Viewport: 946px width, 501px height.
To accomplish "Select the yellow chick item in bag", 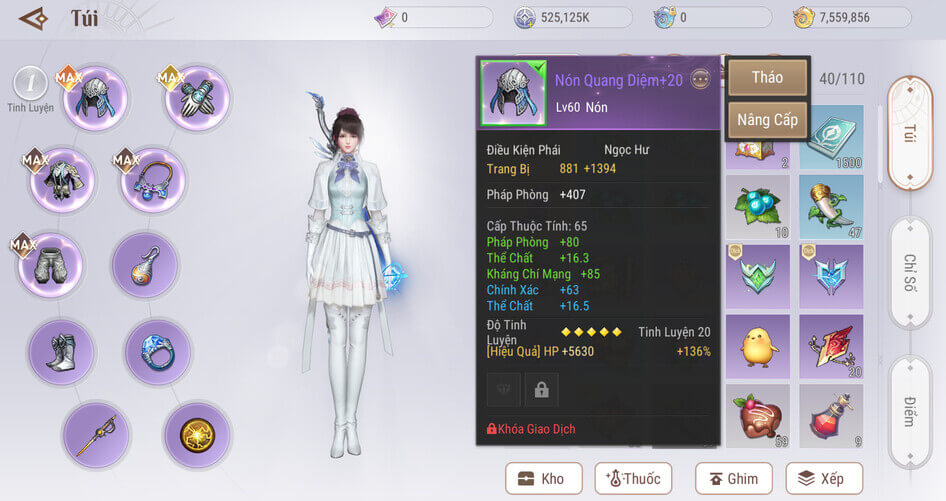I will tap(757, 346).
